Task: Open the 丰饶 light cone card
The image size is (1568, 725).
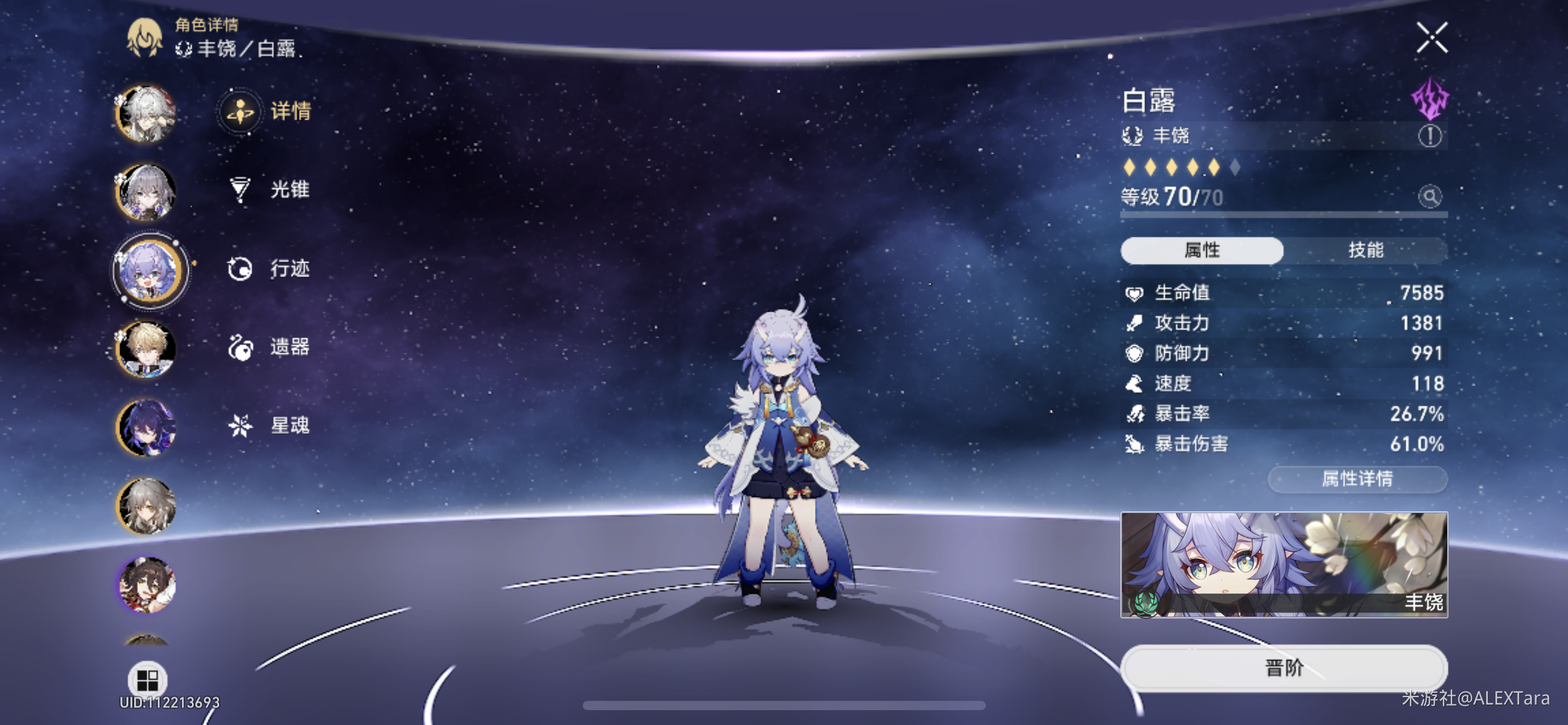Action: tap(1284, 565)
